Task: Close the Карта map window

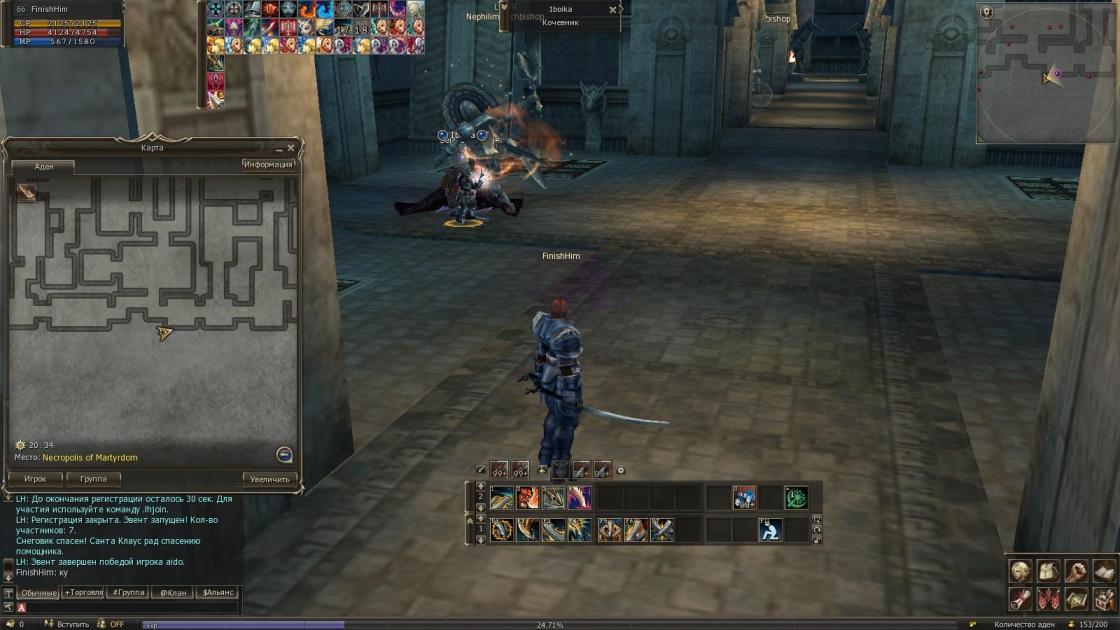Action: (x=291, y=148)
